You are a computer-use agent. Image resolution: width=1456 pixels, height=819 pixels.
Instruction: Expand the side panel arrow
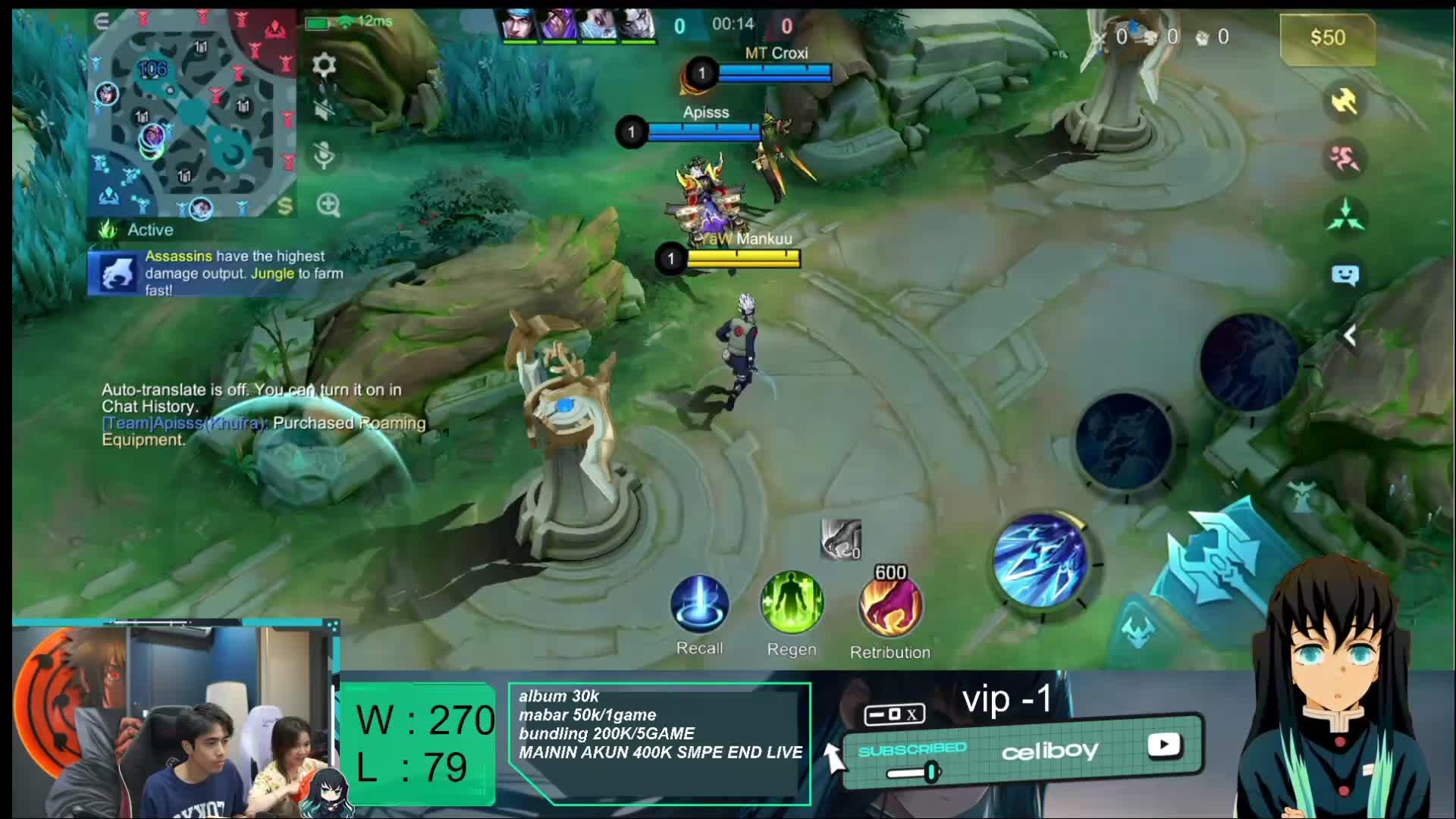1350,336
